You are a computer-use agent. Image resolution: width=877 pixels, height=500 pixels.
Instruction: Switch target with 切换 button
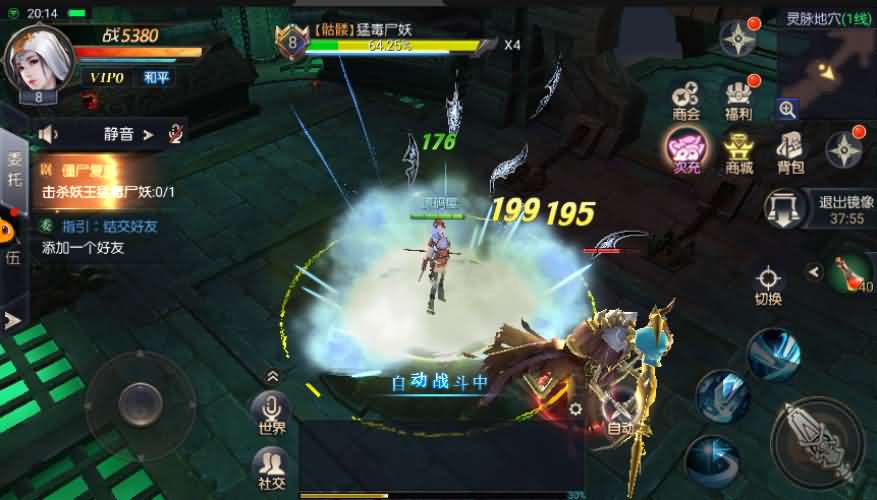pos(768,283)
